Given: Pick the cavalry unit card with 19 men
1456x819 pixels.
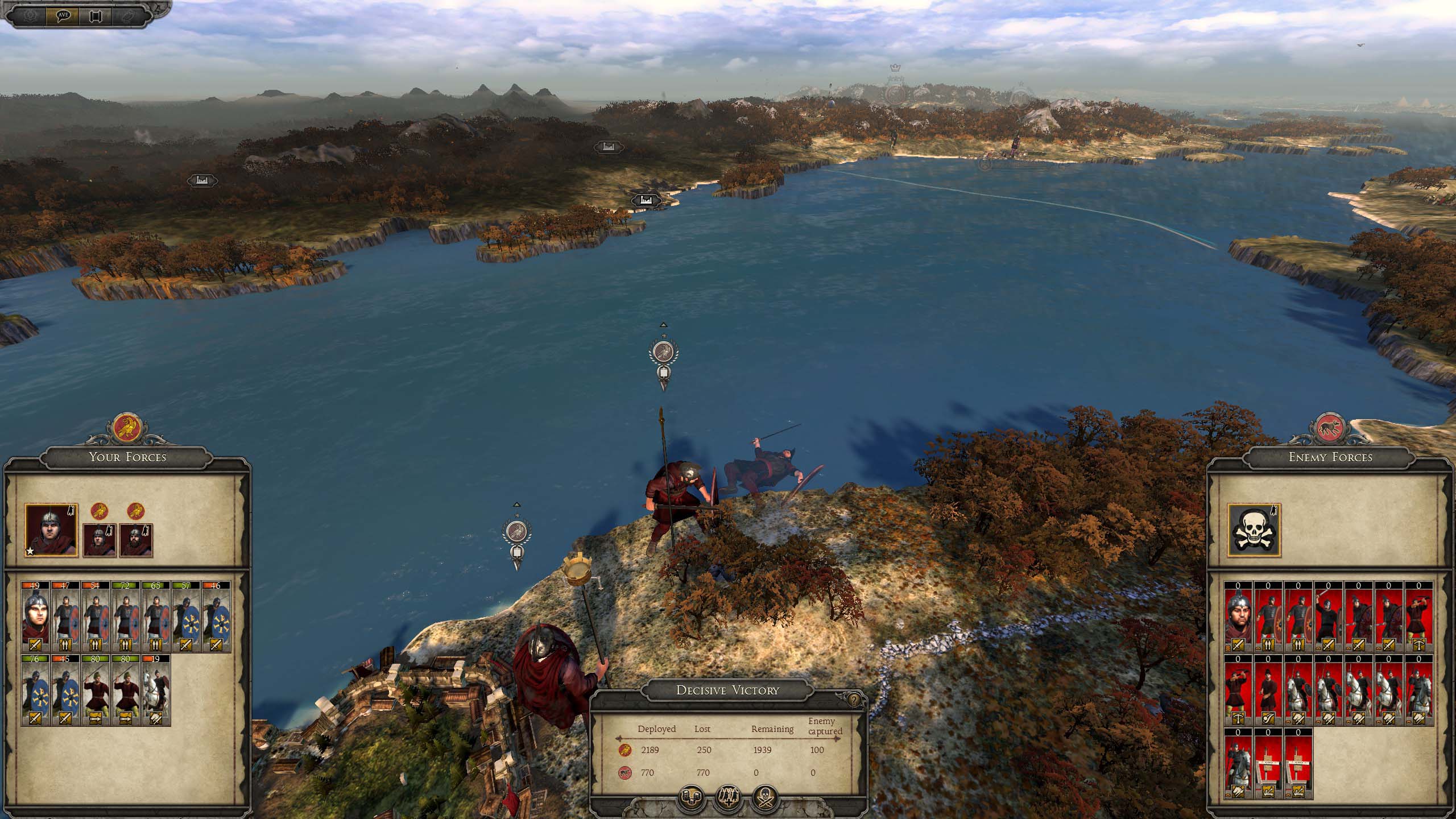Looking at the screenshot, I should [155, 690].
